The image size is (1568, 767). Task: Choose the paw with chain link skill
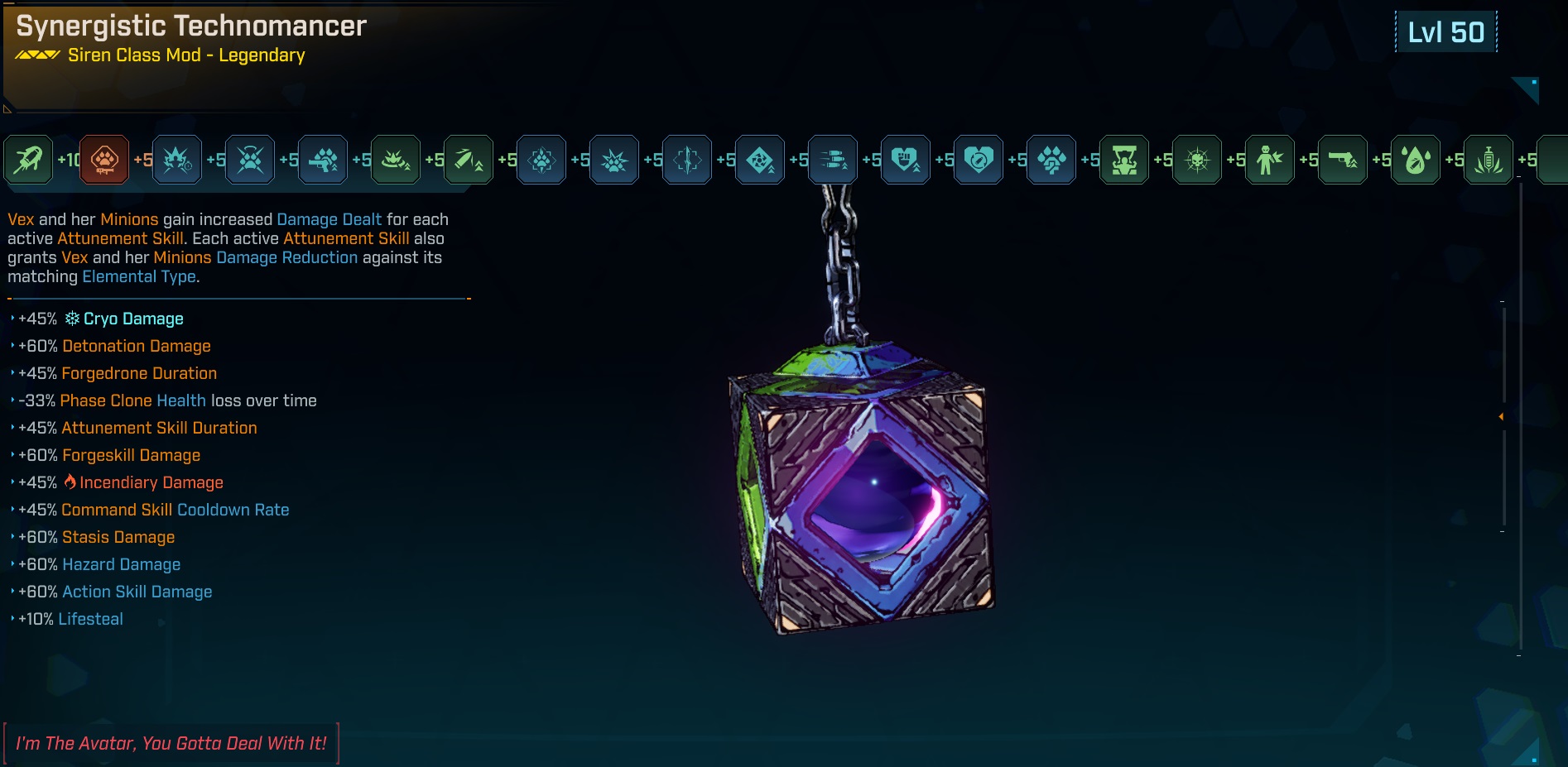pos(1051,159)
